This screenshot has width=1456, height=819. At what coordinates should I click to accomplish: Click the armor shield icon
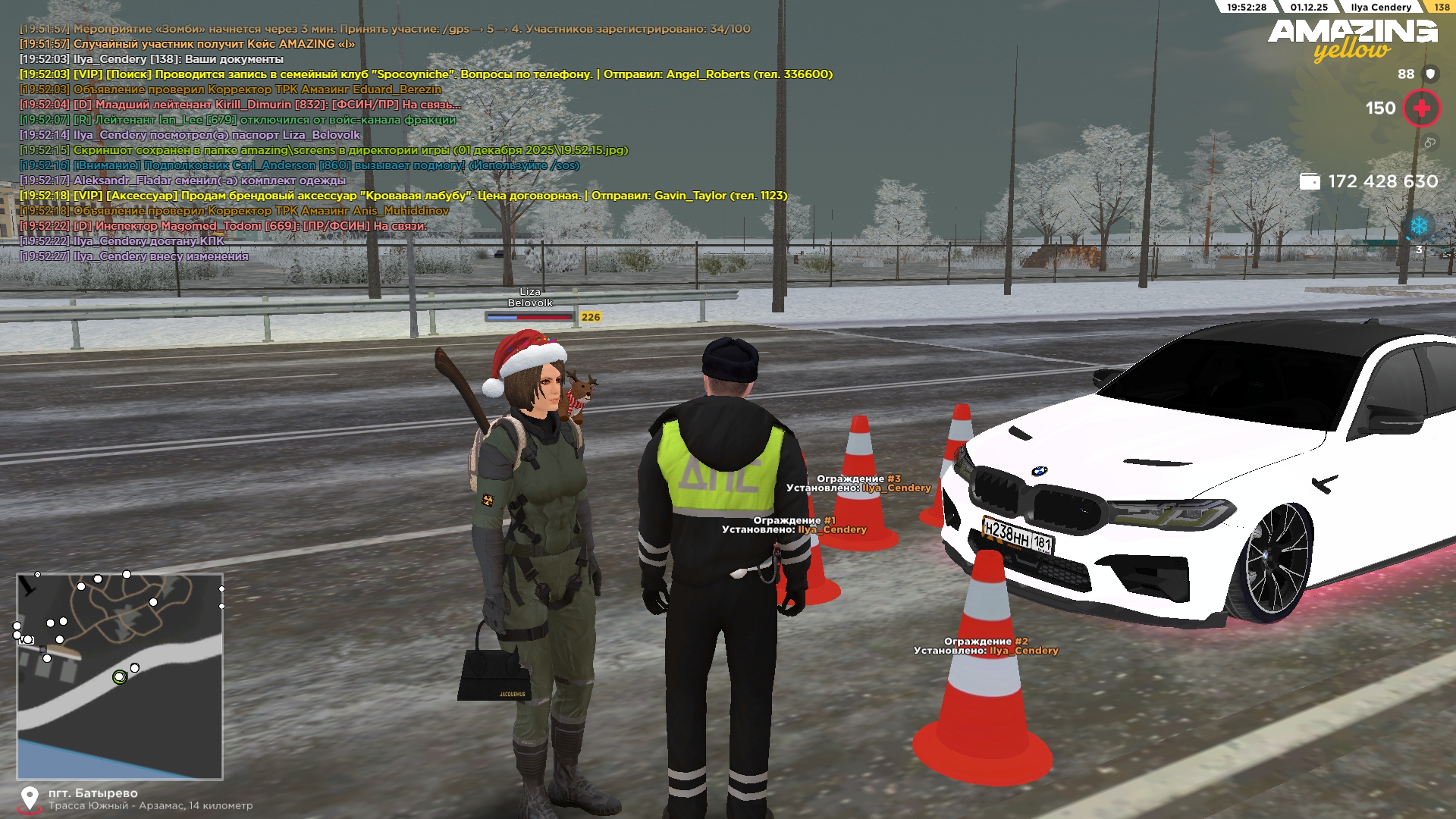(x=1430, y=74)
